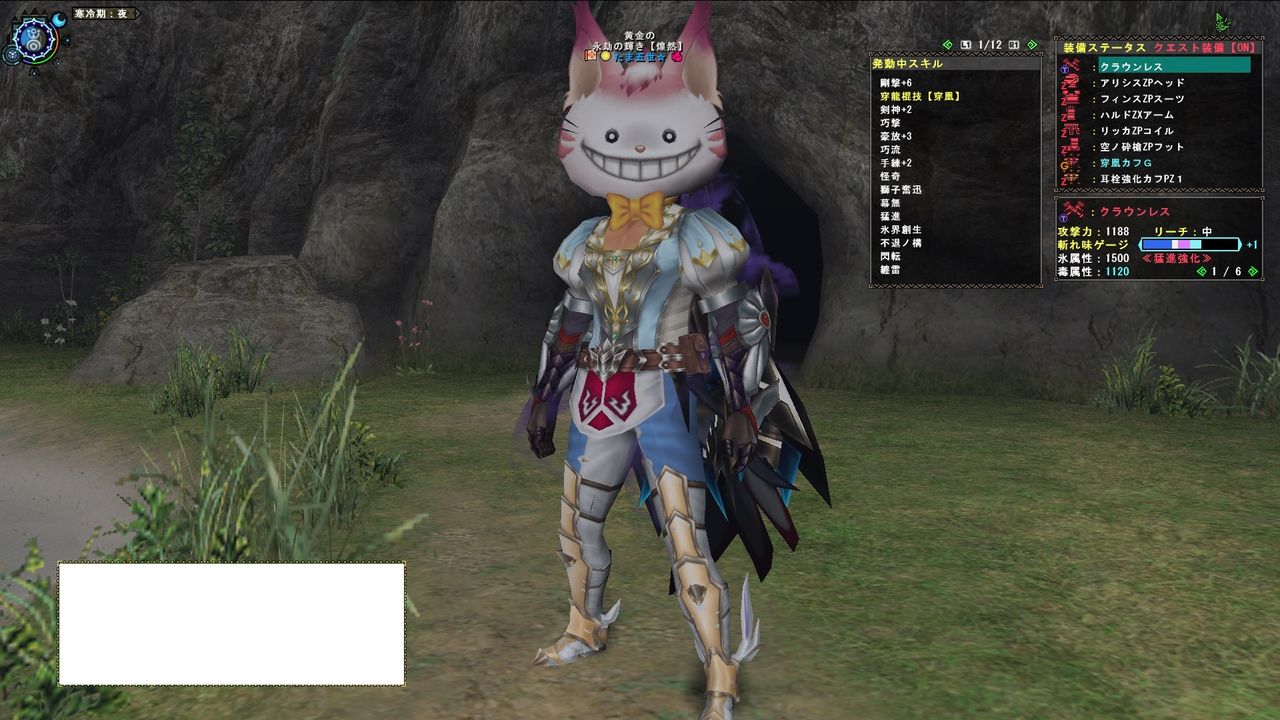1280x720 pixels.
Task: Click the アリシスZPヘッド helmet icon
Action: pyautogui.click(x=1069, y=83)
